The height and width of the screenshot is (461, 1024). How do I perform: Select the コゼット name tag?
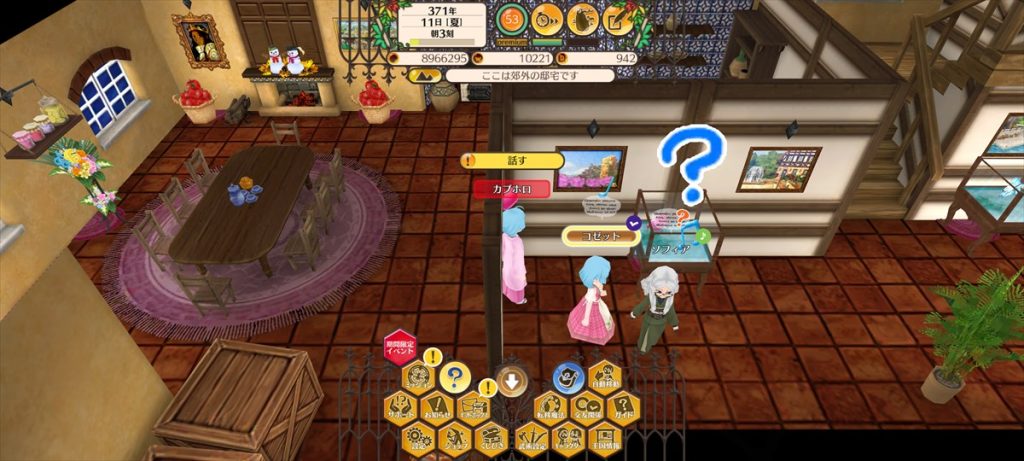(x=600, y=236)
